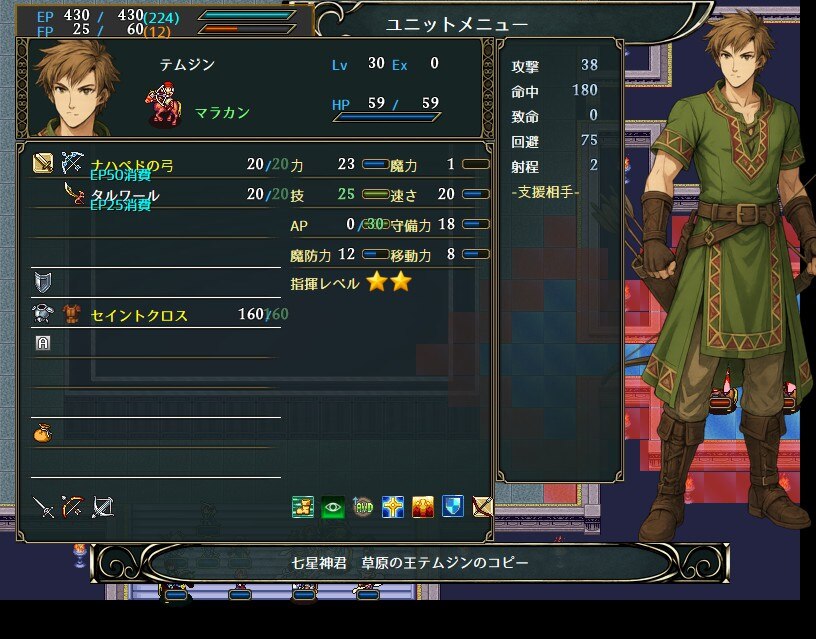The image size is (816, 639).
Task: Select the crossbow weapon-type icon
Action: (x=102, y=507)
